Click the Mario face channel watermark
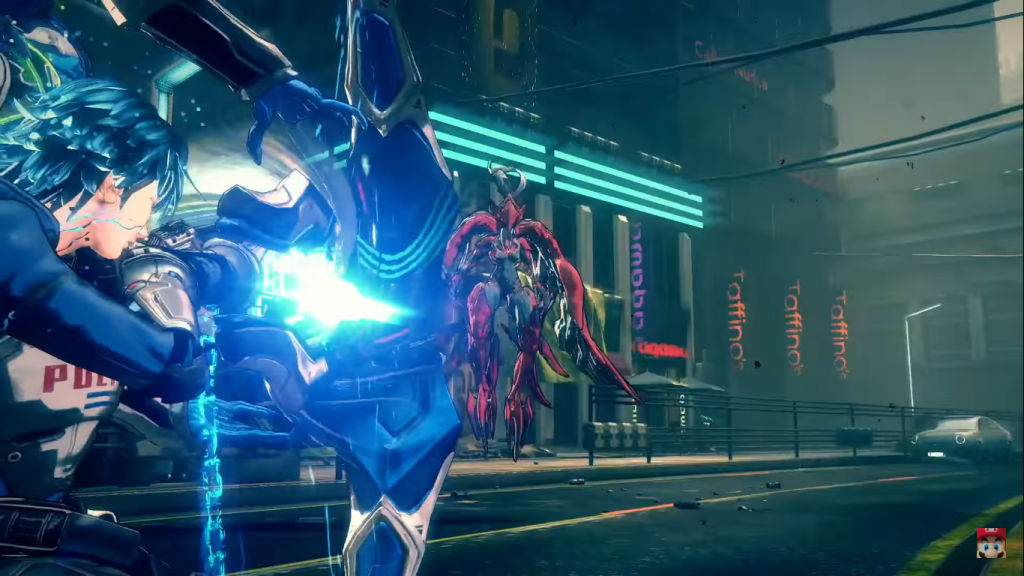This screenshot has height=576, width=1024. coord(990,542)
